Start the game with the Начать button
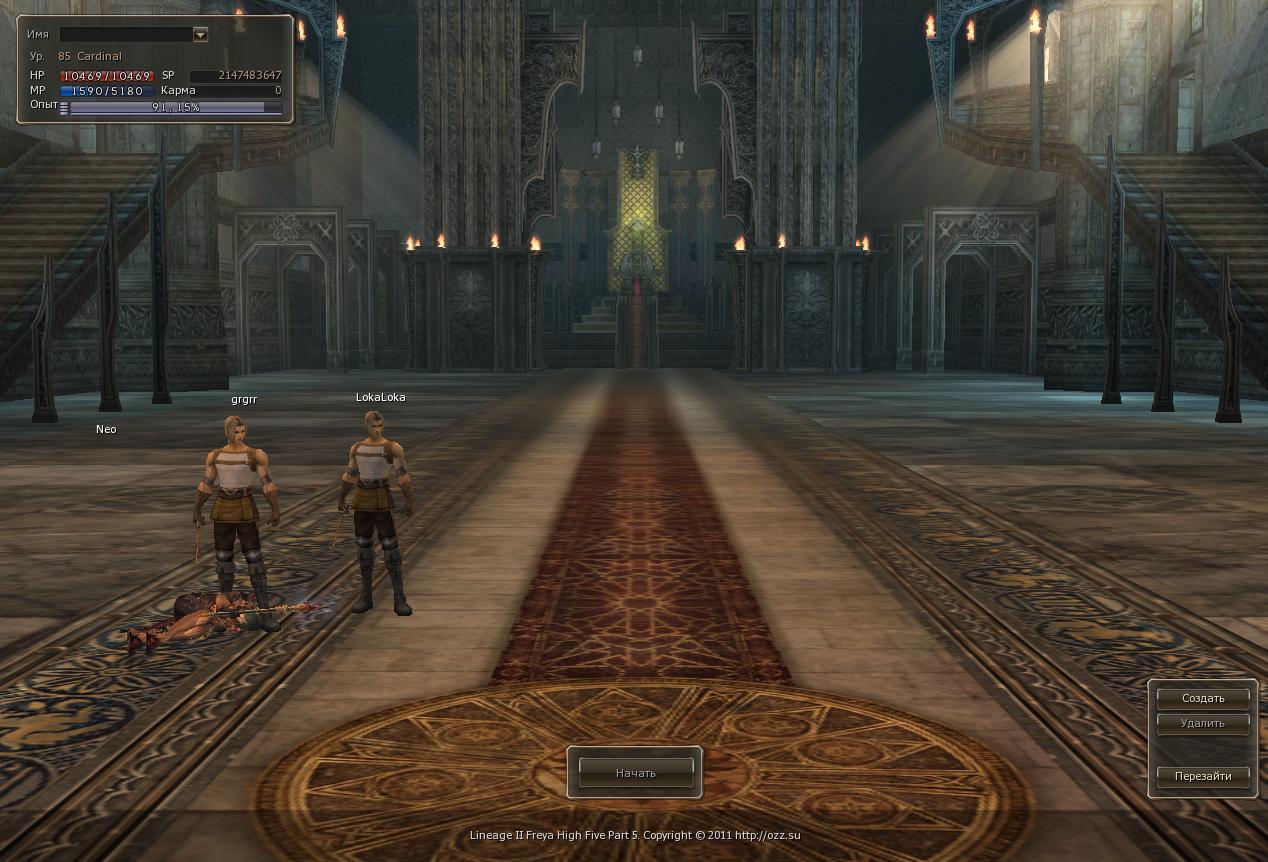This screenshot has height=862, width=1268. pyautogui.click(x=635, y=773)
